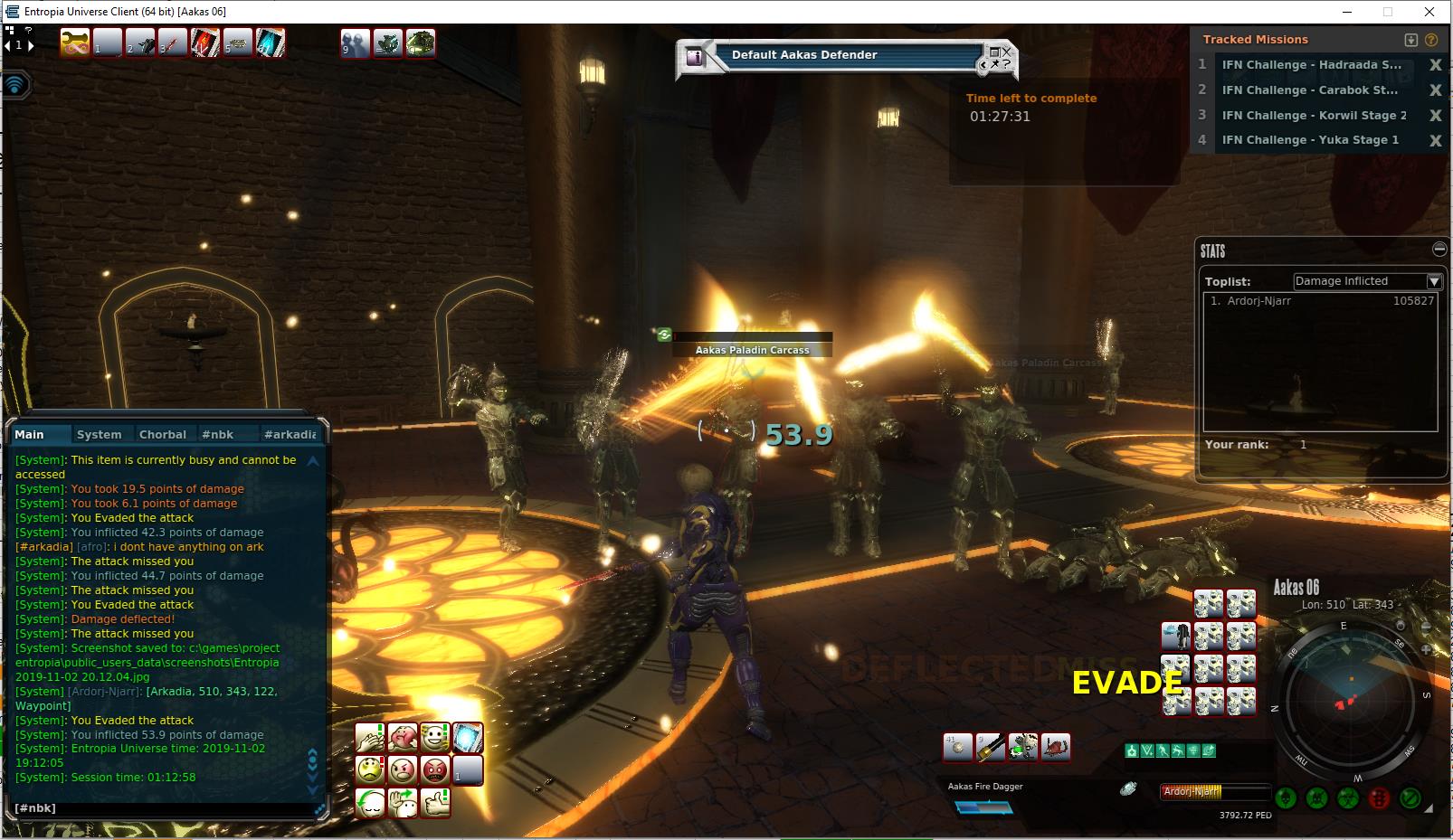Viewport: 1453px width, 840px height.
Task: Switch to the #nbk chat tab
Action: click(218, 434)
